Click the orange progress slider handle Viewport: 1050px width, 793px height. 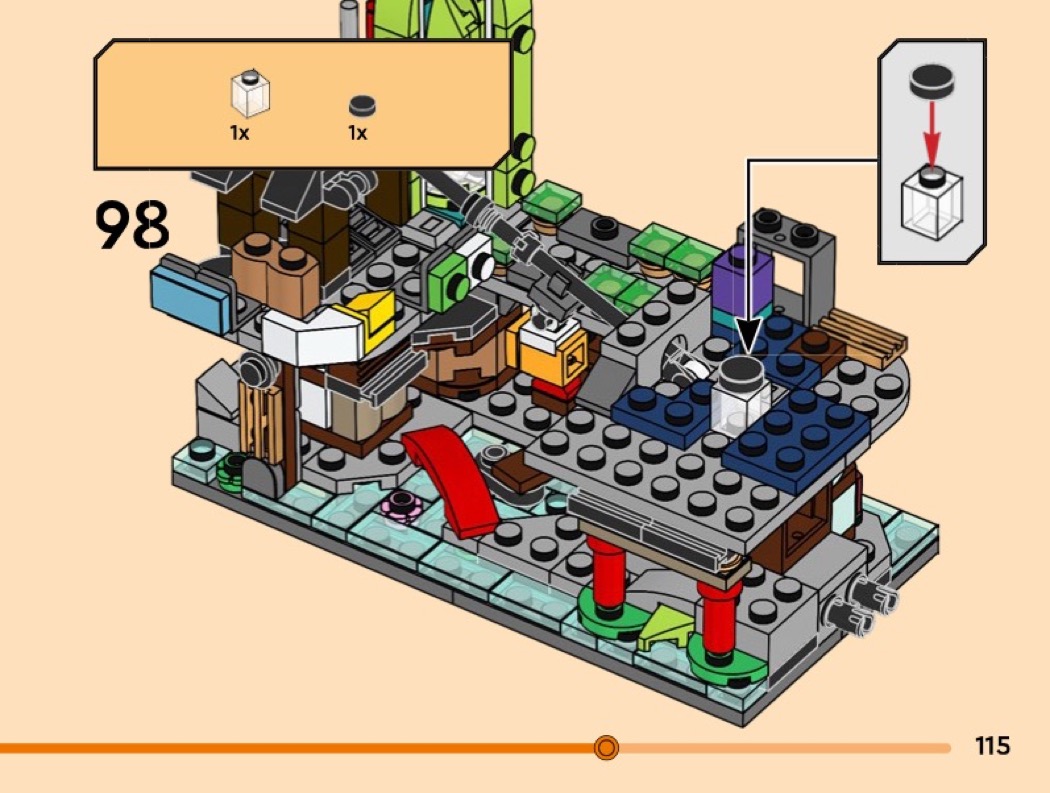[x=606, y=747]
